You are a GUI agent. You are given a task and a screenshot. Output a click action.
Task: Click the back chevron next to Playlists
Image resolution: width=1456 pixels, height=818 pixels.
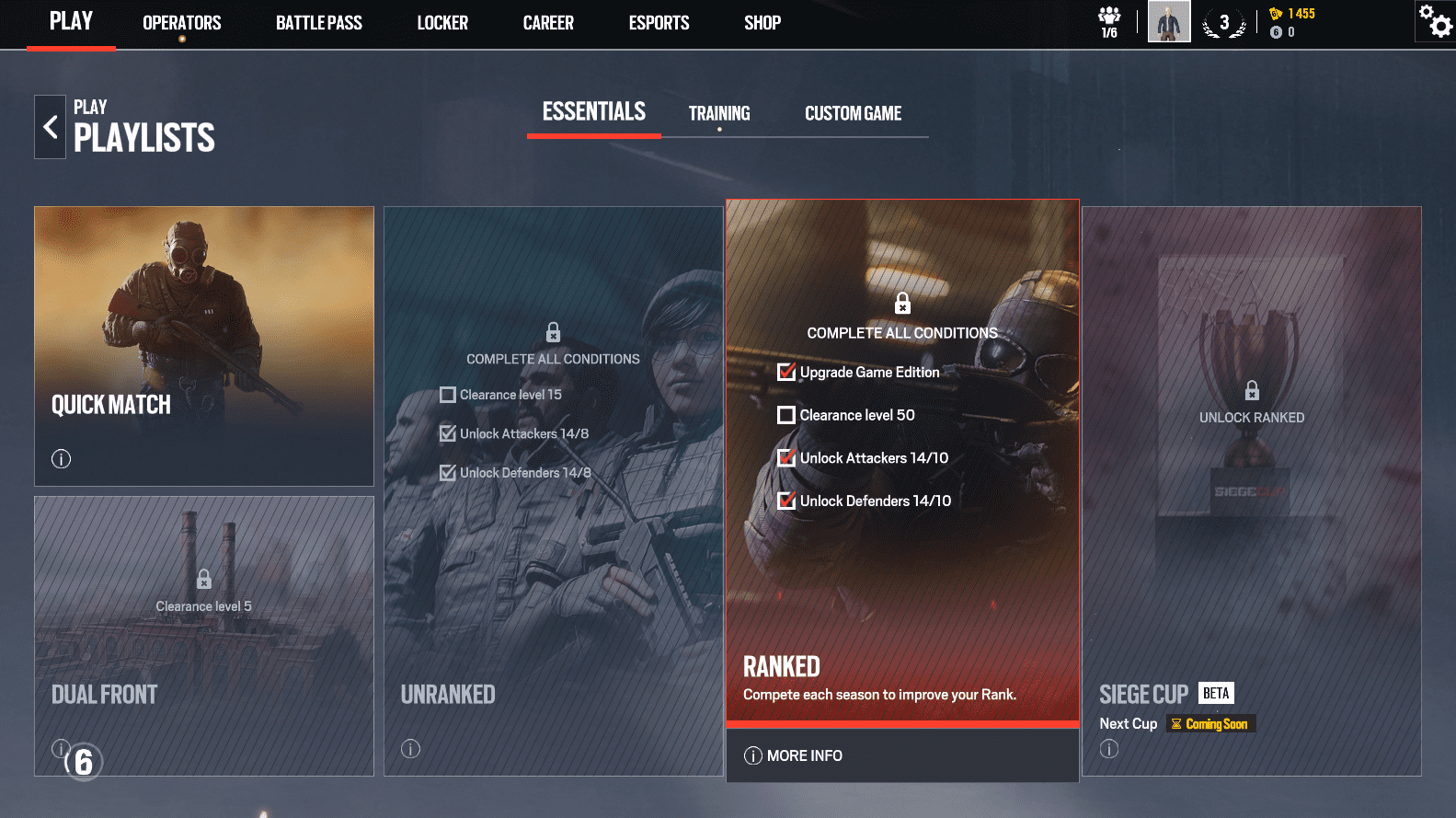49,127
